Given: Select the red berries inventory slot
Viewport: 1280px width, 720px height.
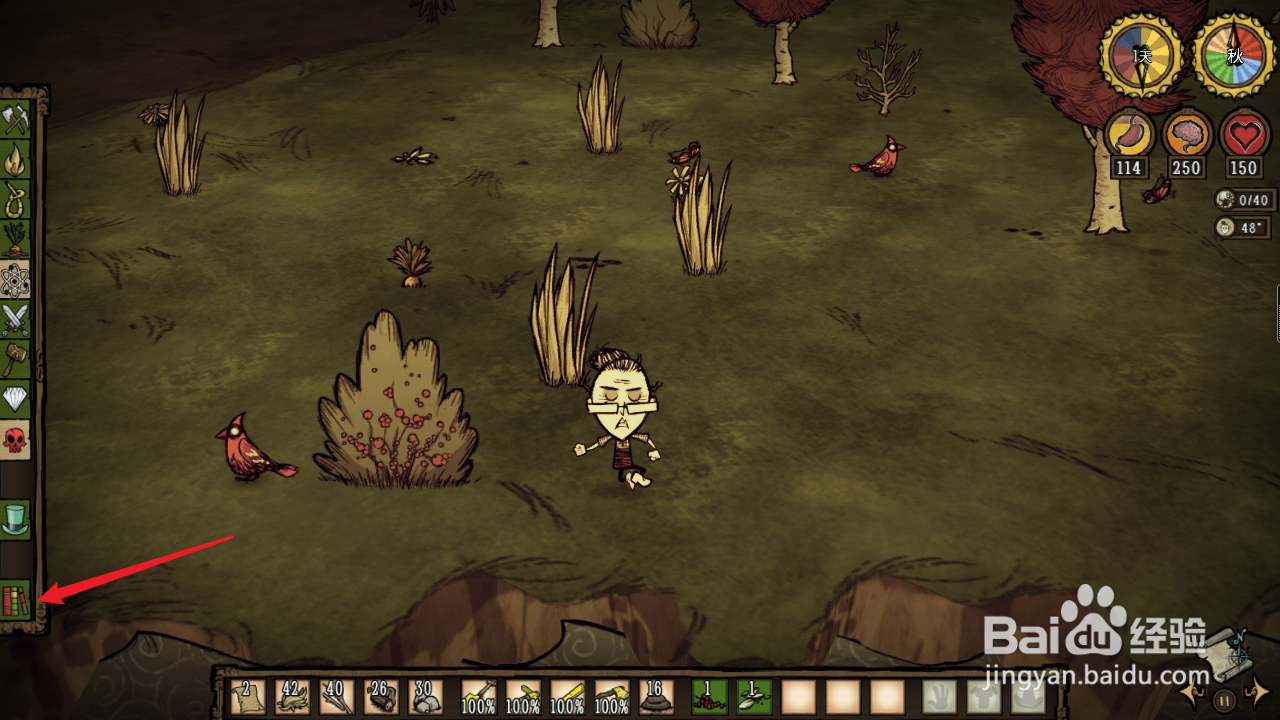Looking at the screenshot, I should point(710,697).
